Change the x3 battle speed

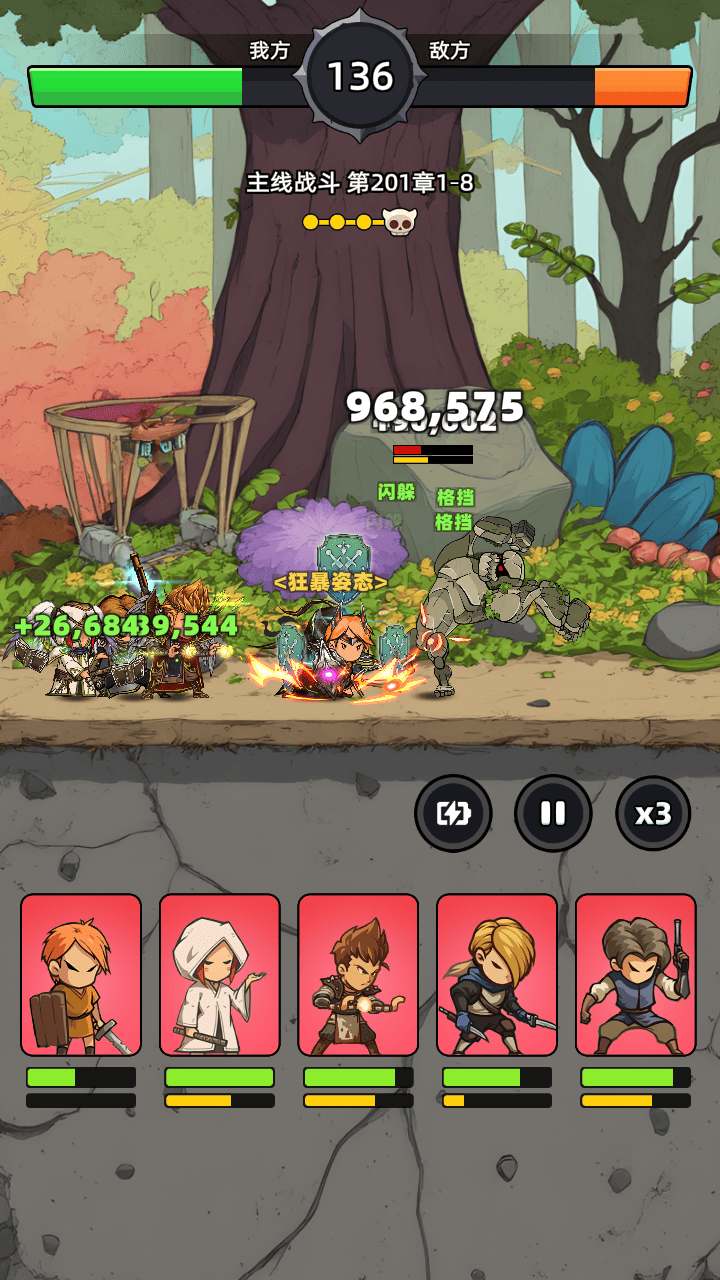point(653,813)
